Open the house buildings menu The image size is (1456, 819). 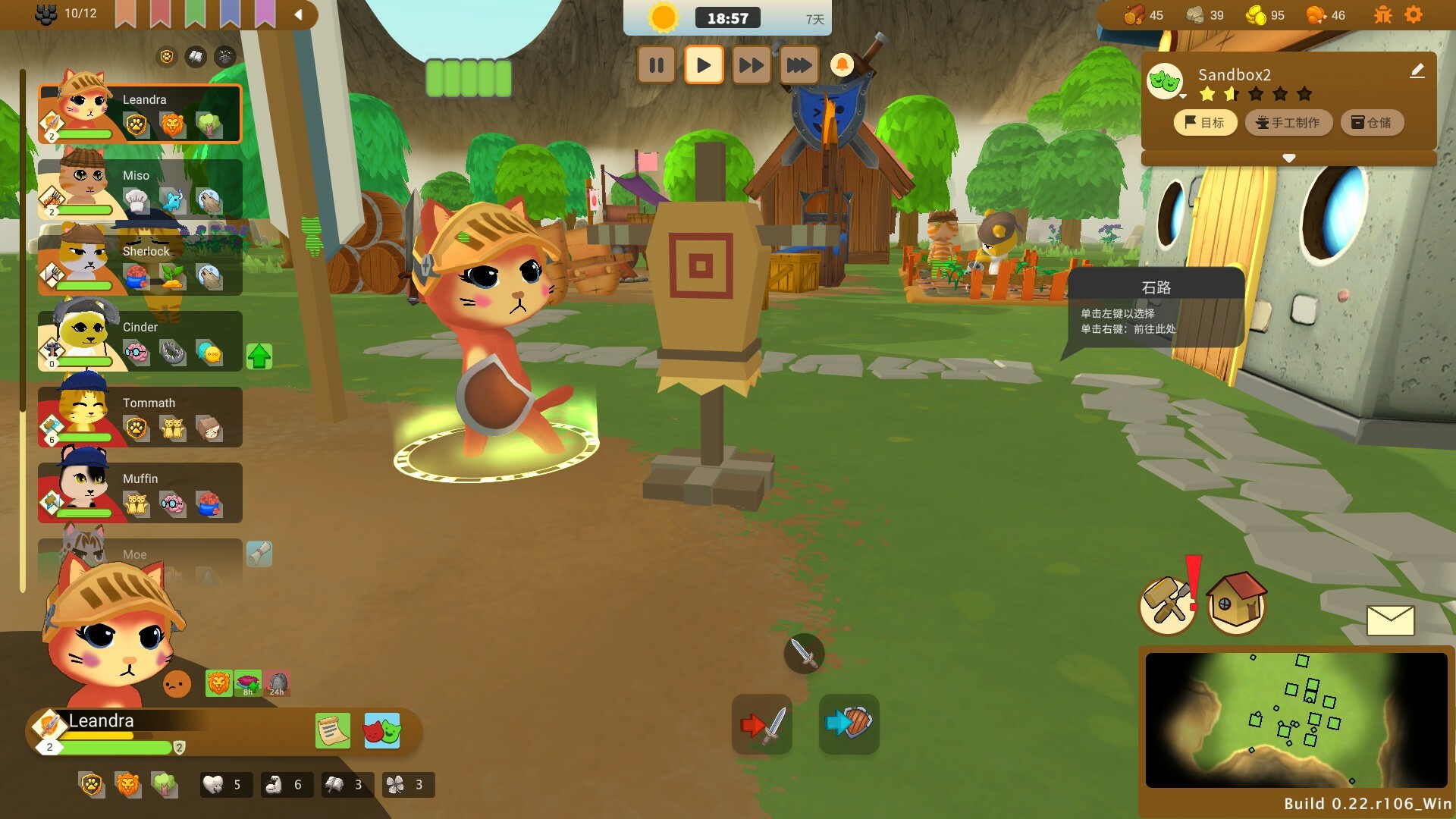pos(1236,603)
